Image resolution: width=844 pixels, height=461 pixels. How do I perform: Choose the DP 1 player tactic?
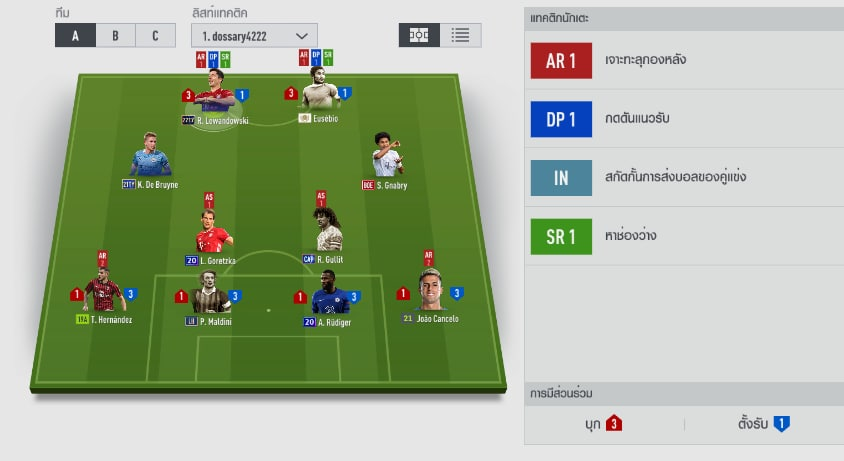(x=561, y=119)
